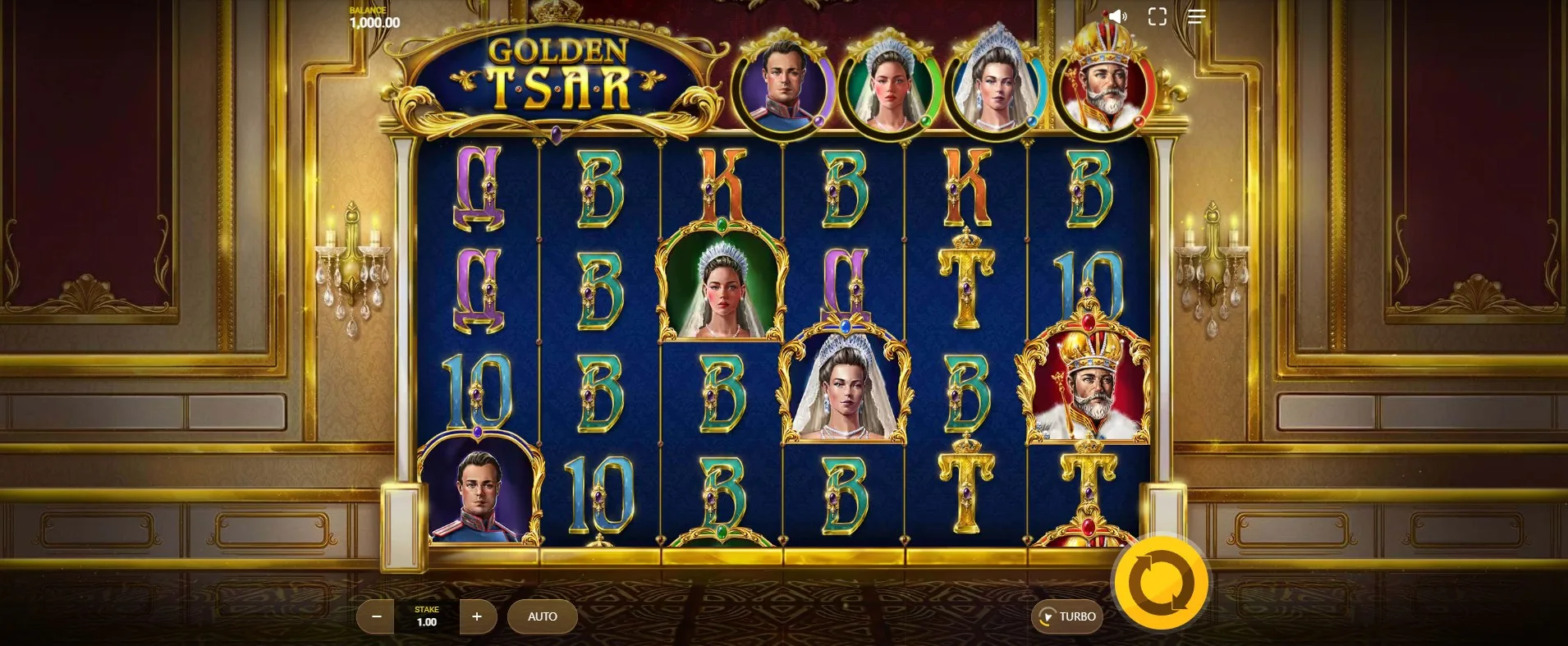The image size is (1568, 646).
Task: Enter fullscreen mode
Action: pyautogui.click(x=1157, y=16)
